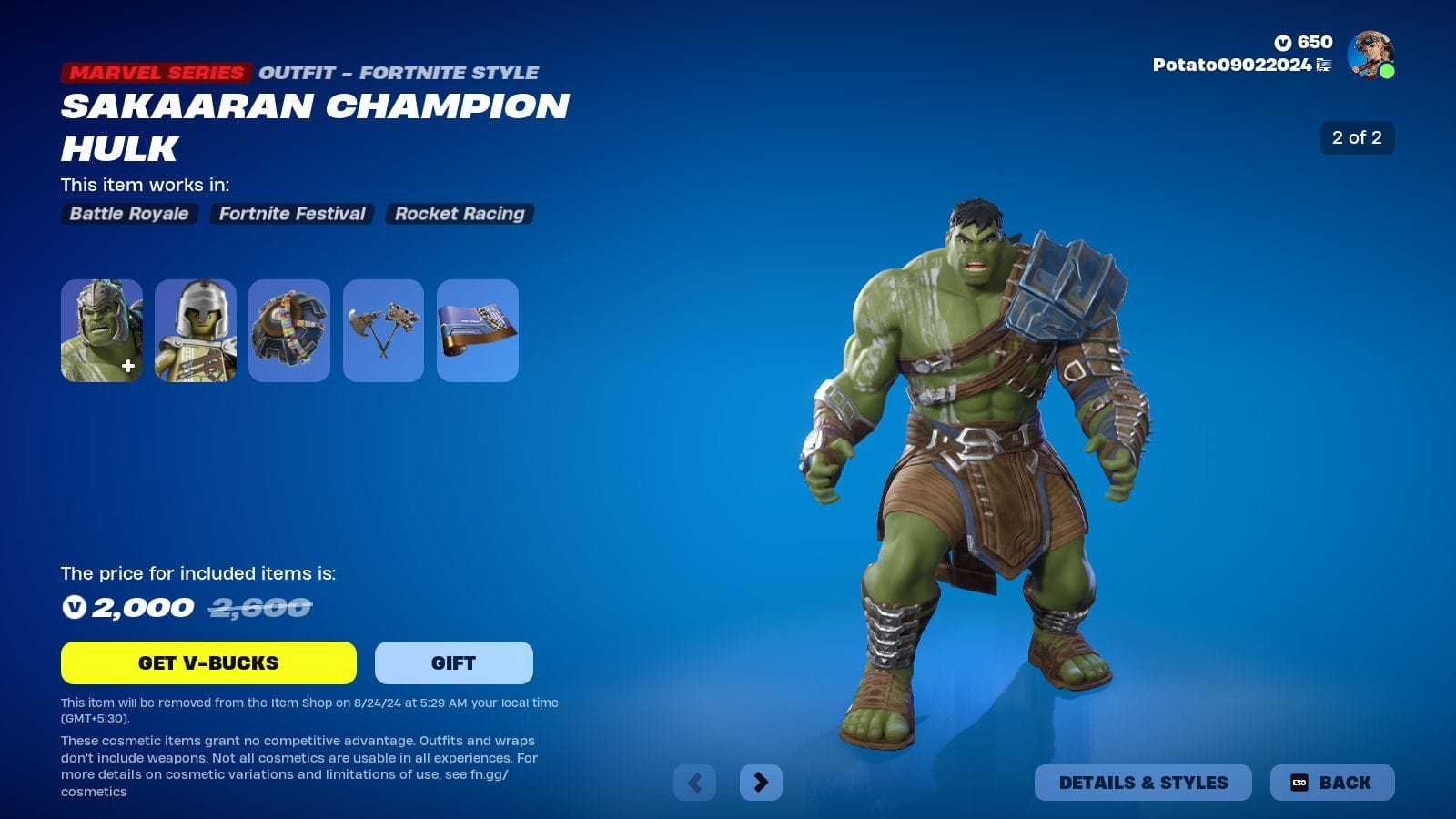Select the Battle Royale compatibility tag
The image size is (1456, 819).
pos(127,214)
